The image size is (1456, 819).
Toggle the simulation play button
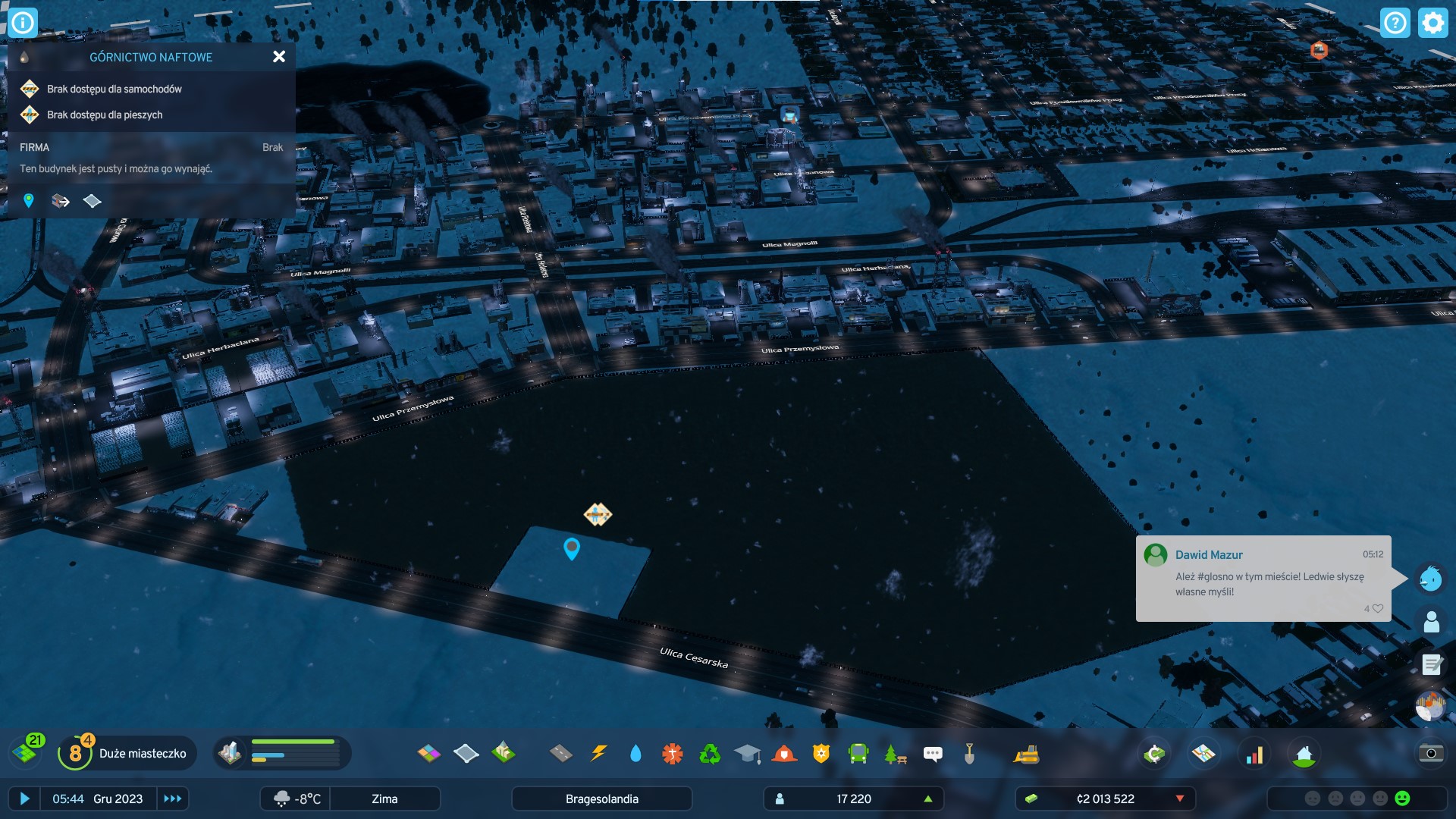coord(25,799)
